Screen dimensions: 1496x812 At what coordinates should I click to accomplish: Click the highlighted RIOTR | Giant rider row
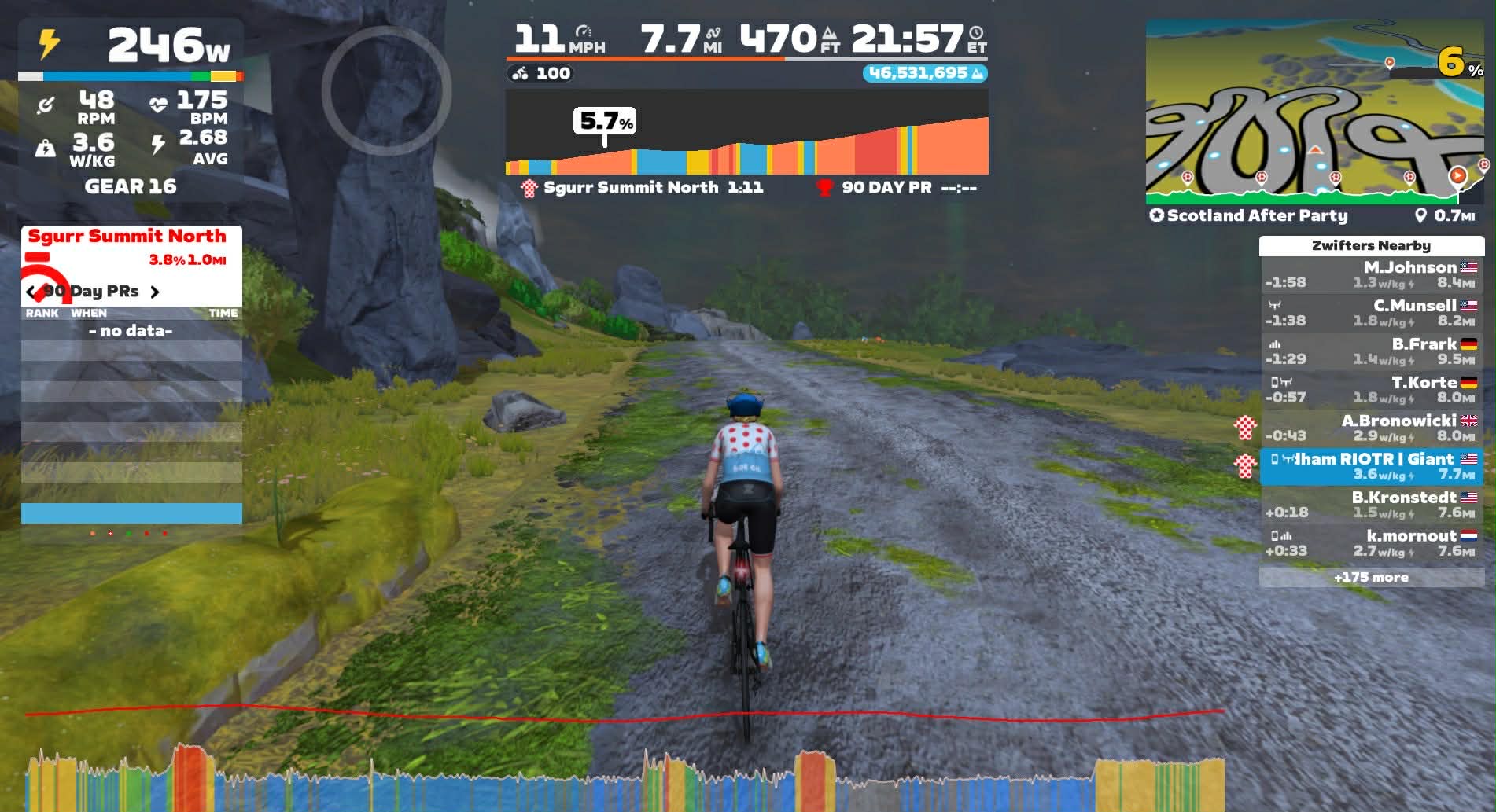click(x=1371, y=467)
